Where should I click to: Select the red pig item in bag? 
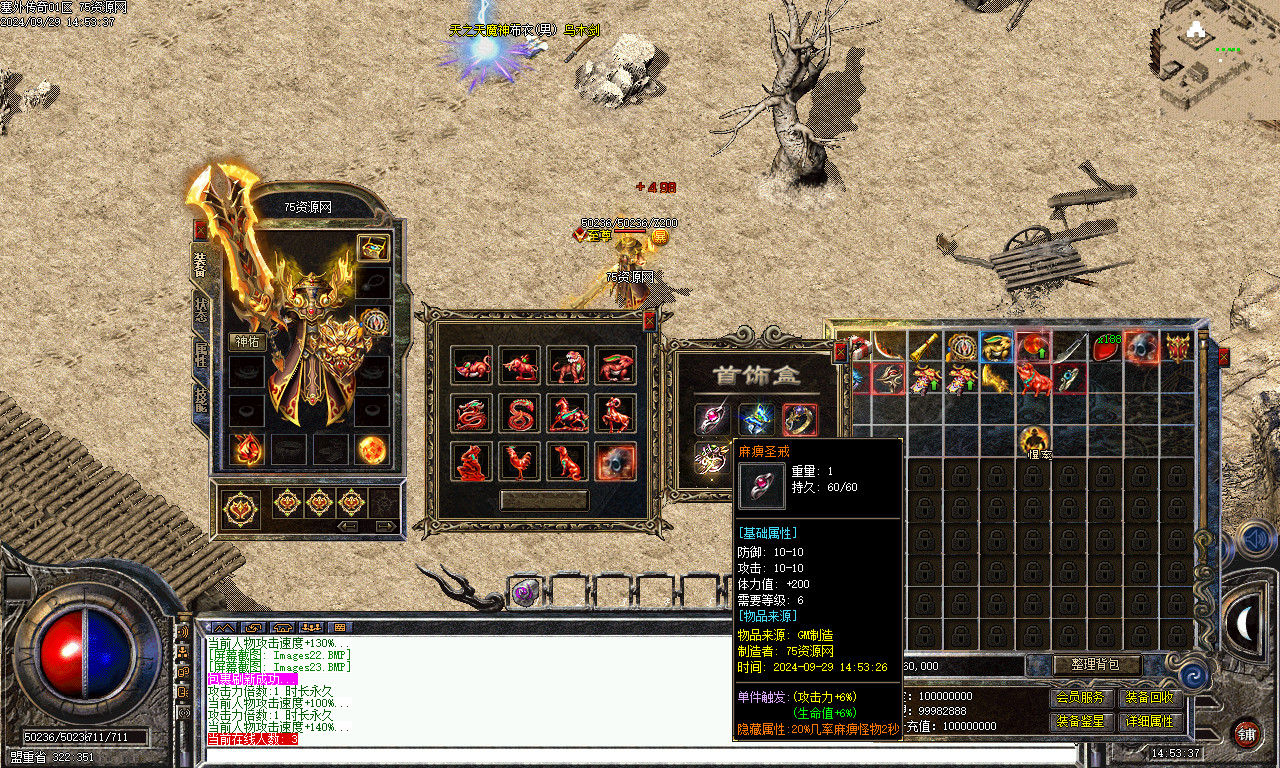point(1033,379)
